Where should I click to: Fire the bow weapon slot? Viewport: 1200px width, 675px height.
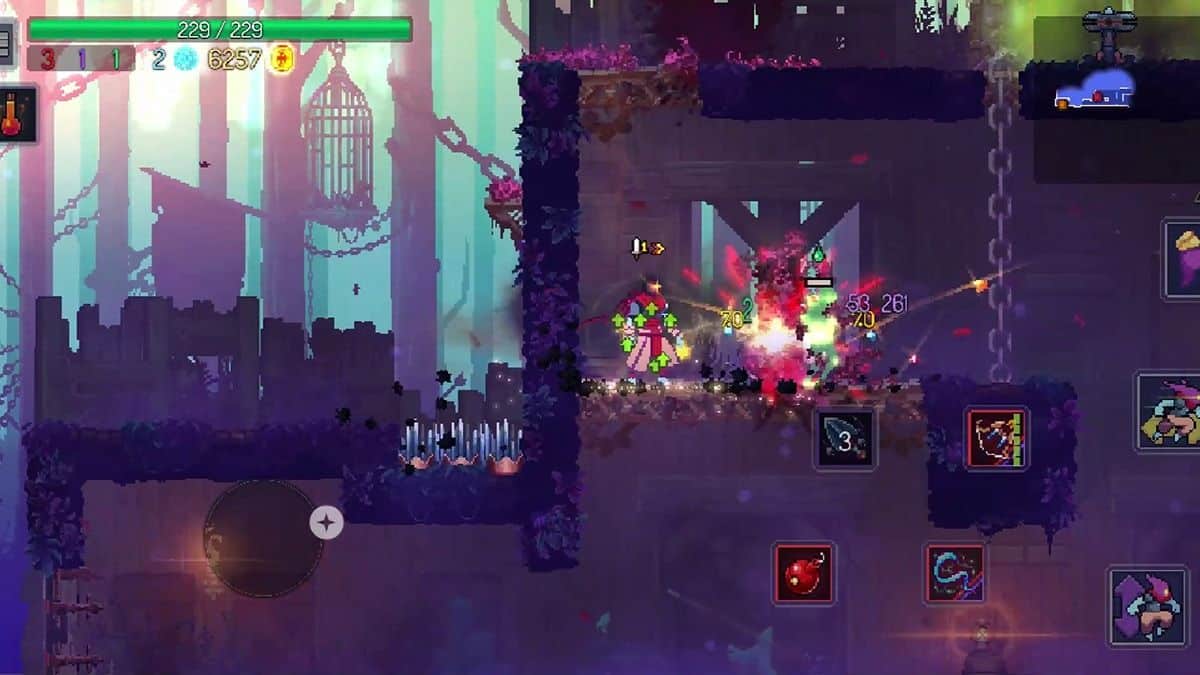[x=996, y=438]
